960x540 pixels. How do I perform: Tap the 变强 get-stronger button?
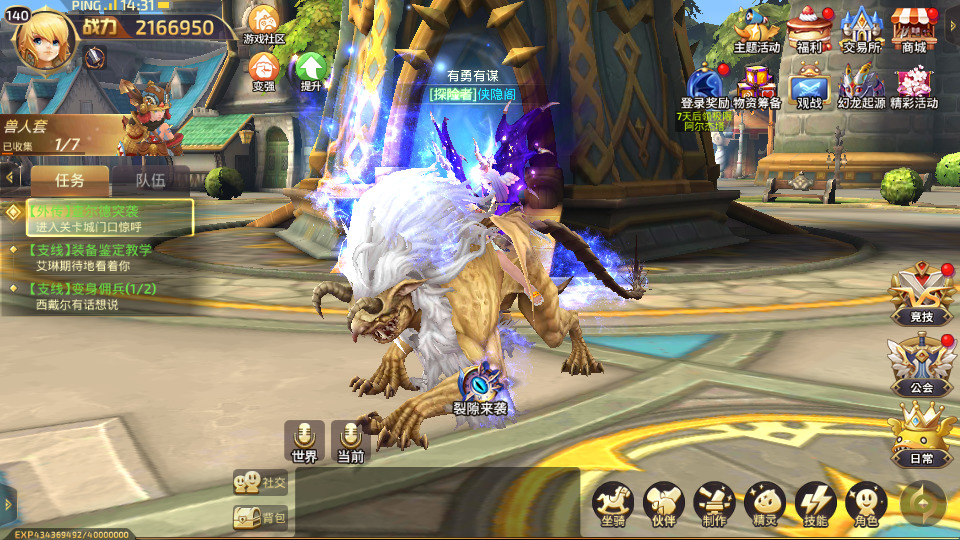coord(264,69)
